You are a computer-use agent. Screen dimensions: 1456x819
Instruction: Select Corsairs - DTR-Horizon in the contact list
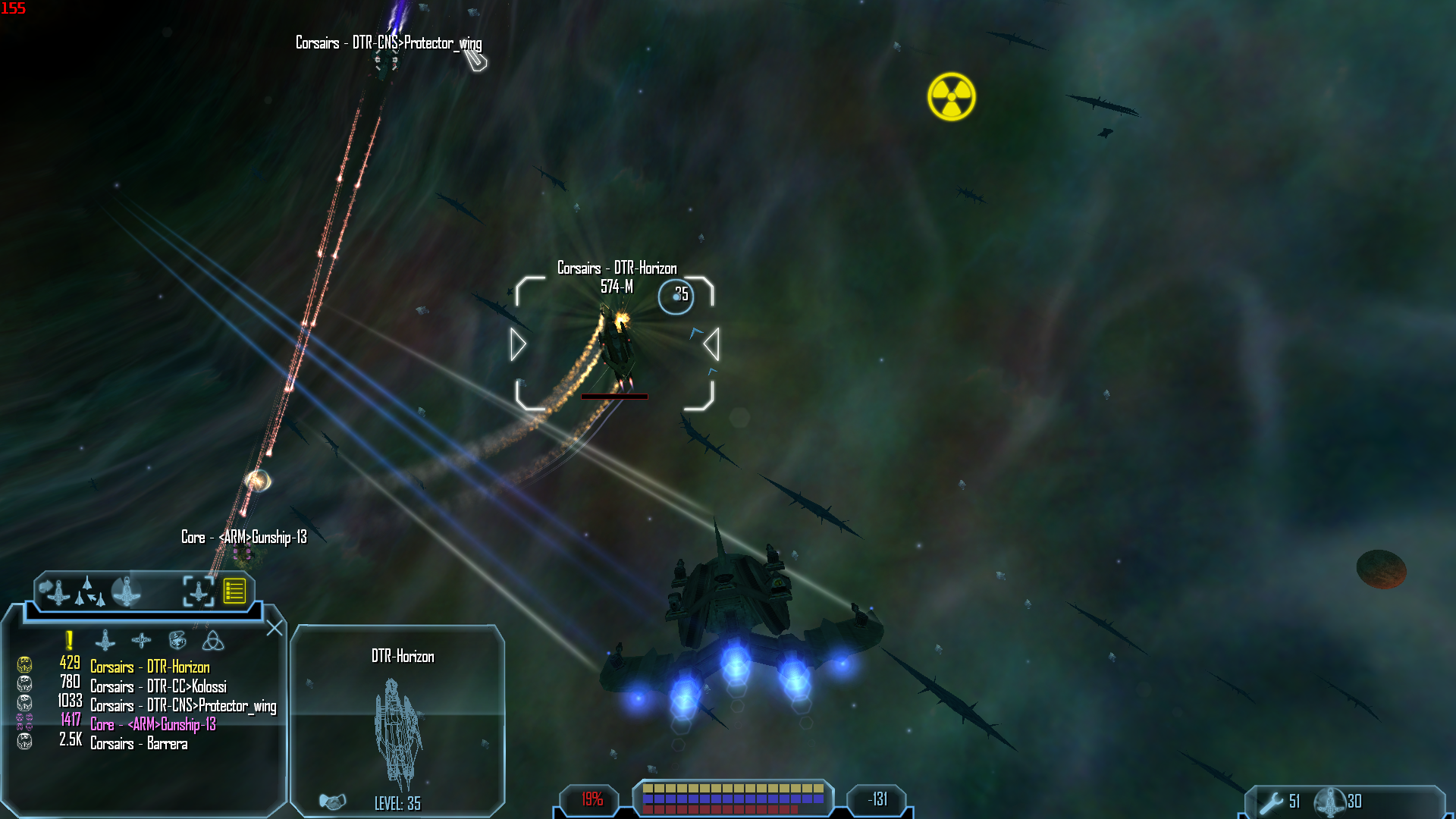pos(149,667)
